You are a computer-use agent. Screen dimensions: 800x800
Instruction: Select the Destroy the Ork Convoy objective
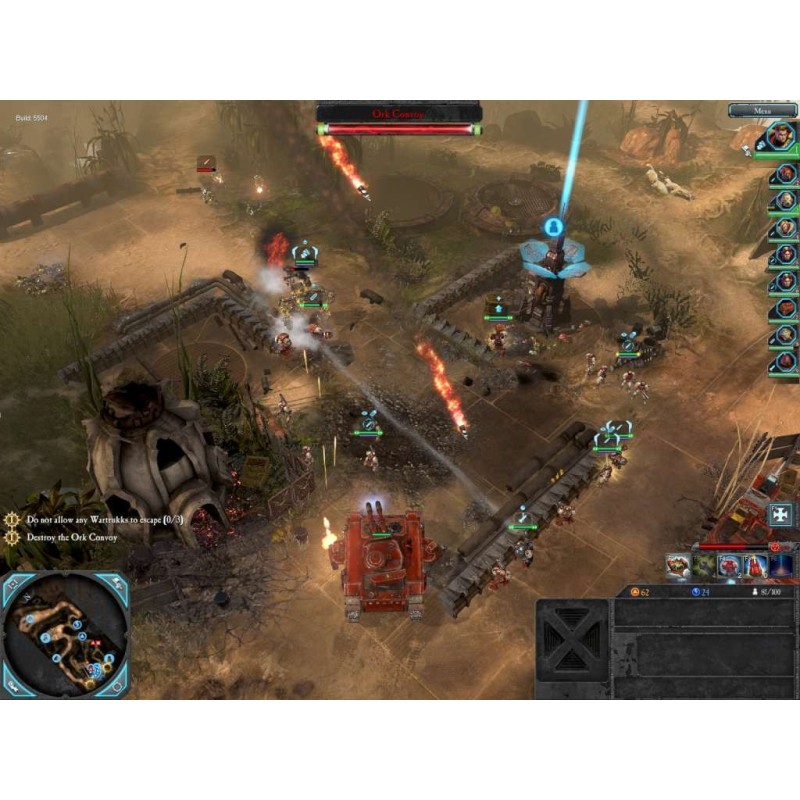[72, 538]
